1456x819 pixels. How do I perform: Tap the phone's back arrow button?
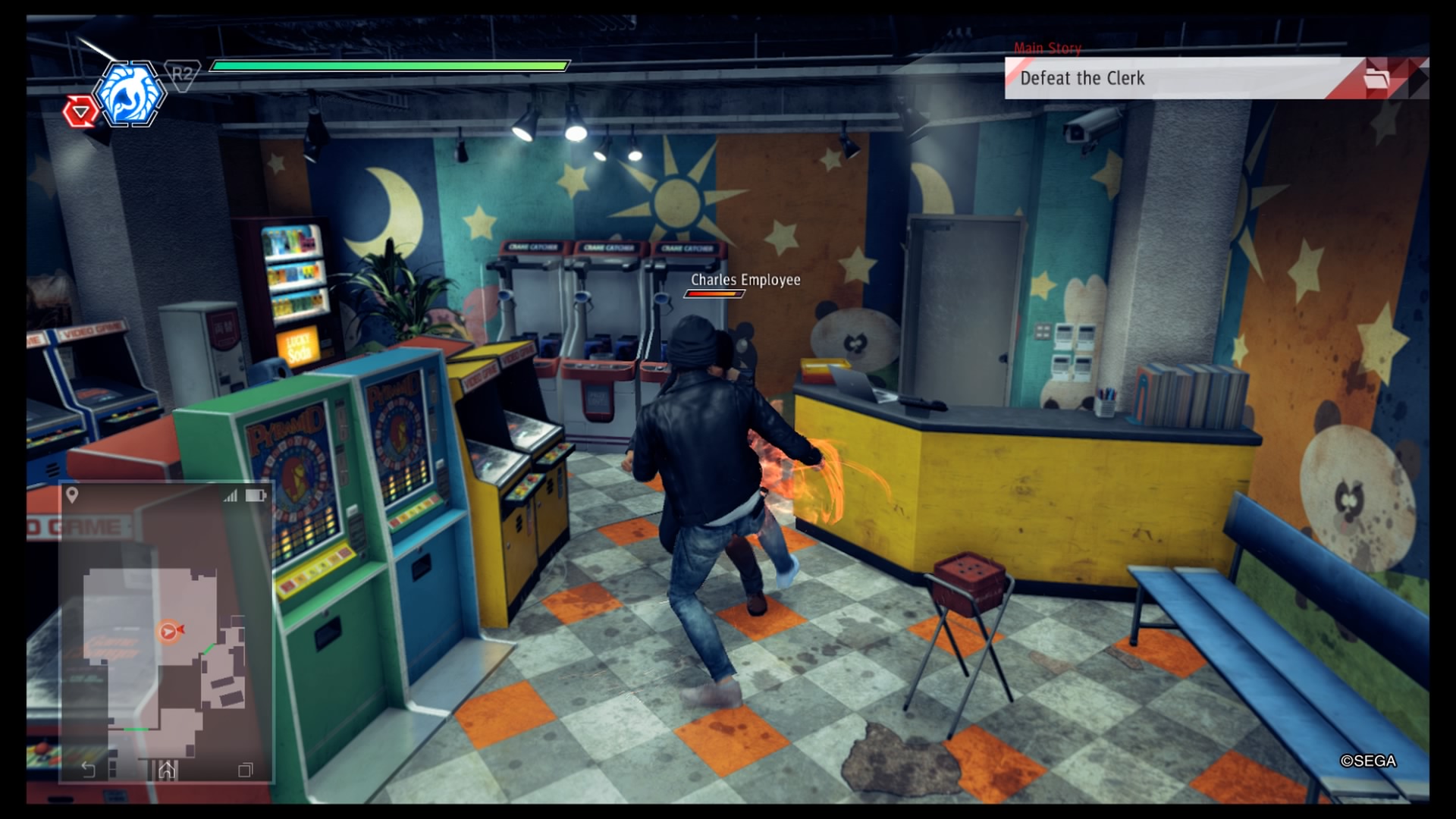(88, 770)
